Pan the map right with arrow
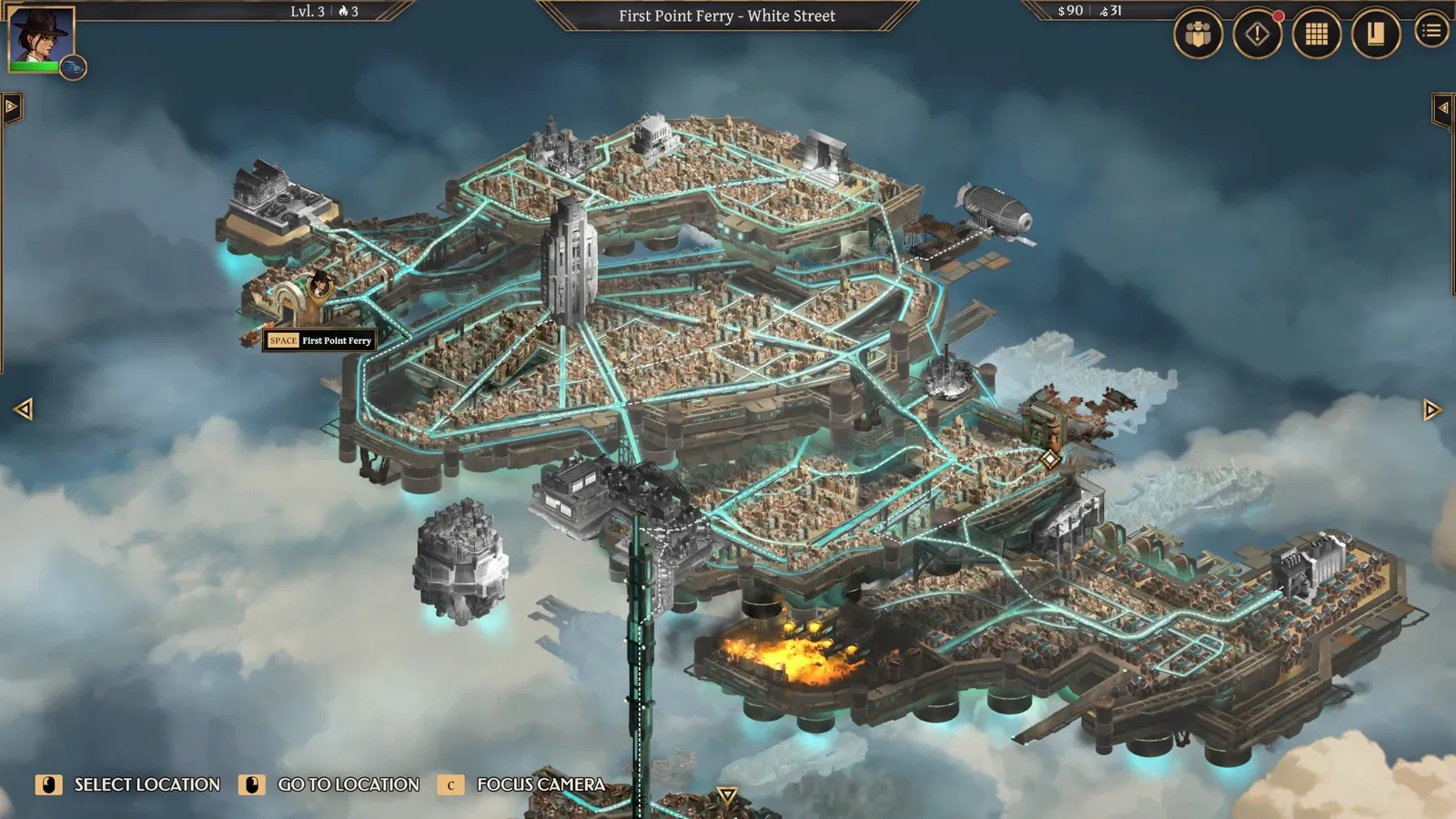The width and height of the screenshot is (1456, 819). click(1431, 409)
